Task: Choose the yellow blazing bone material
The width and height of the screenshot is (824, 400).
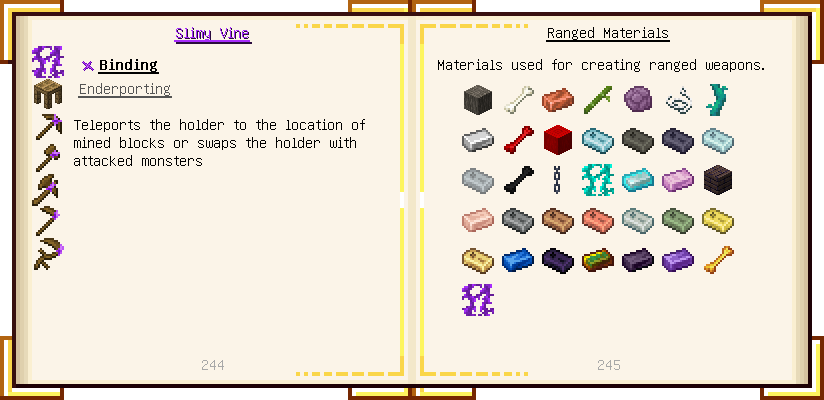Action: coord(718,260)
